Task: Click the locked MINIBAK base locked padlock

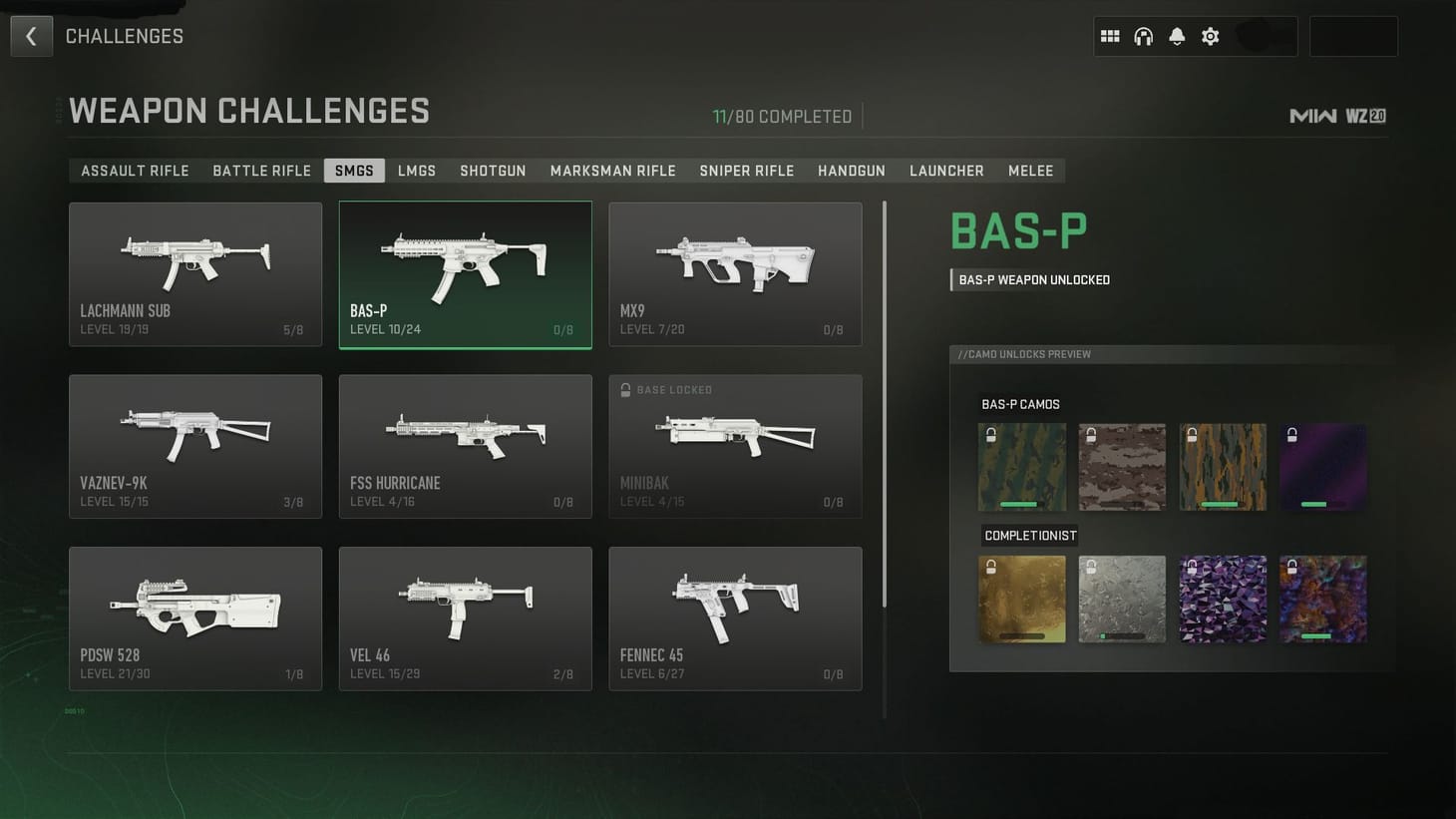Action: pyautogui.click(x=624, y=390)
